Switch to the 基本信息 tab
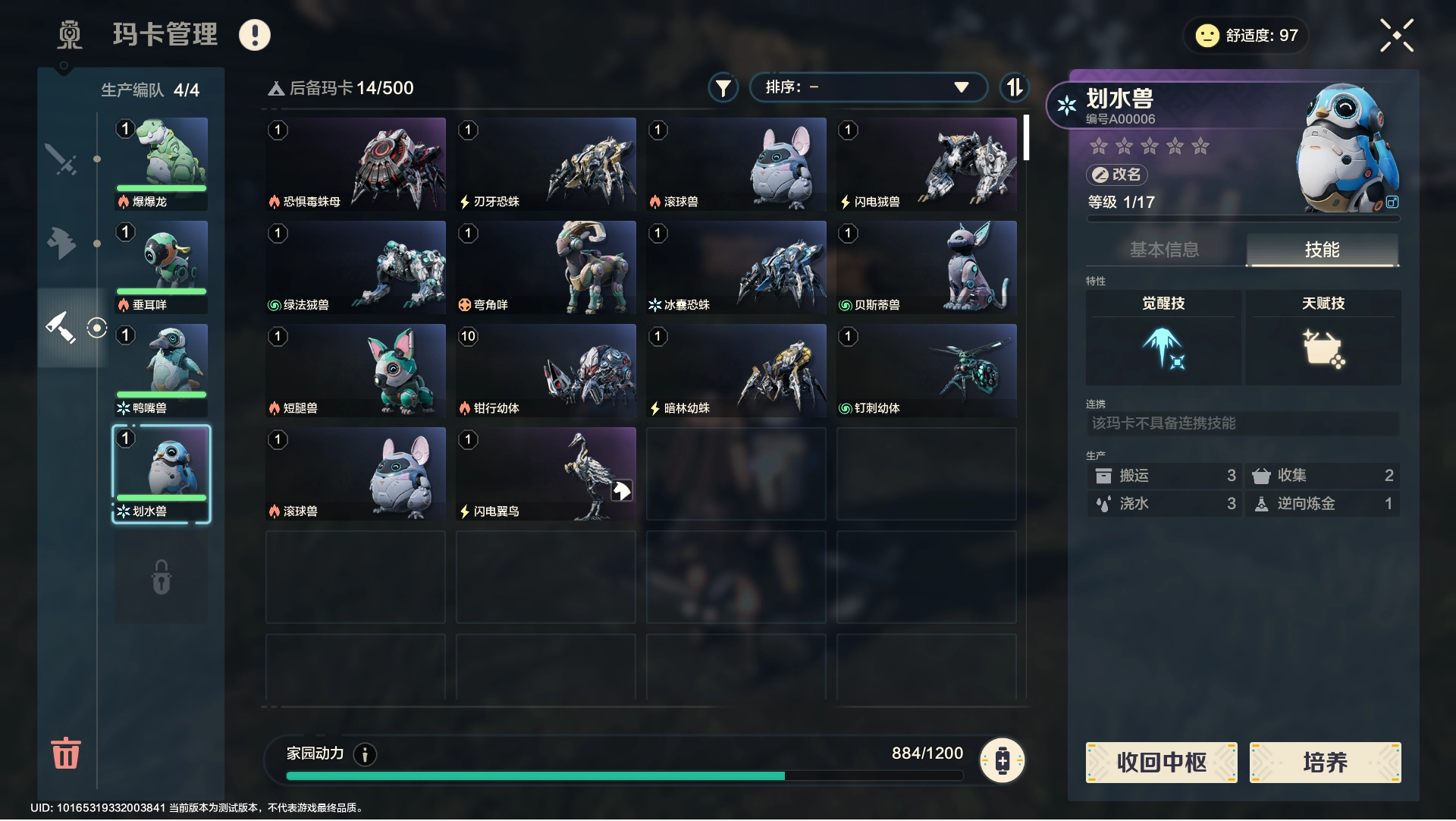This screenshot has height=821, width=1456. 1164,250
